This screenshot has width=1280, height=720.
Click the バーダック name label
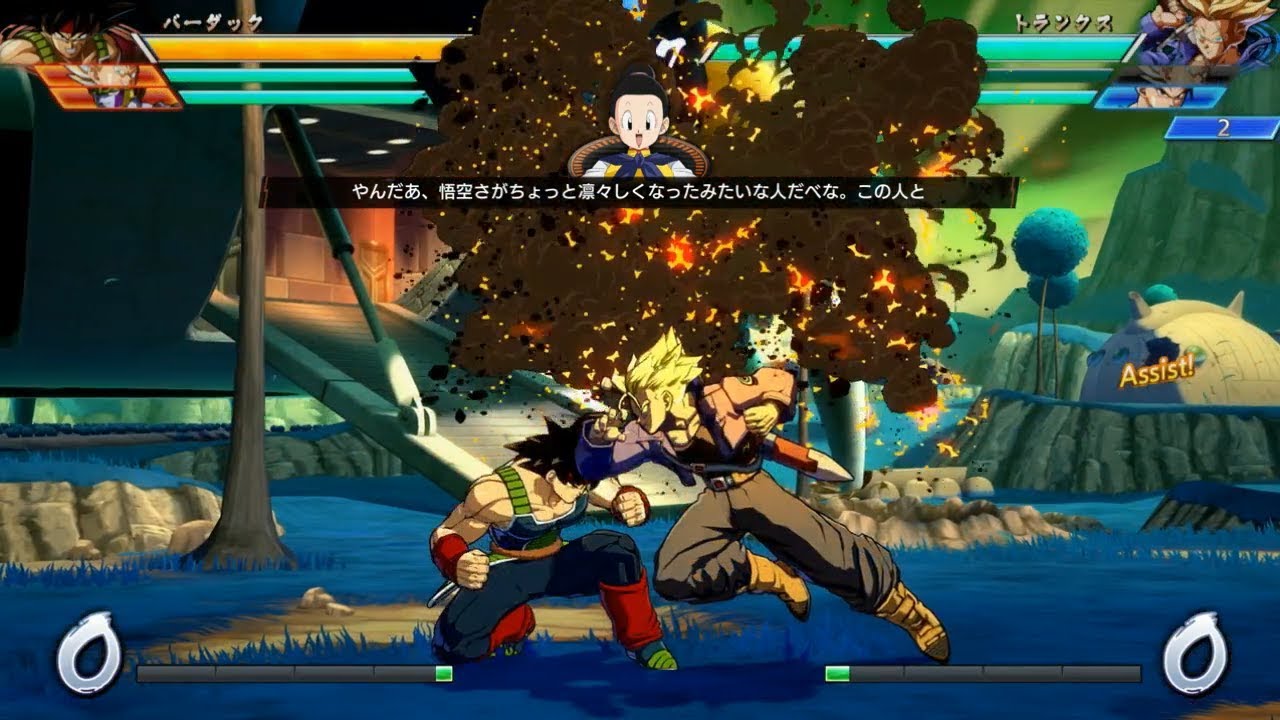click(x=212, y=22)
